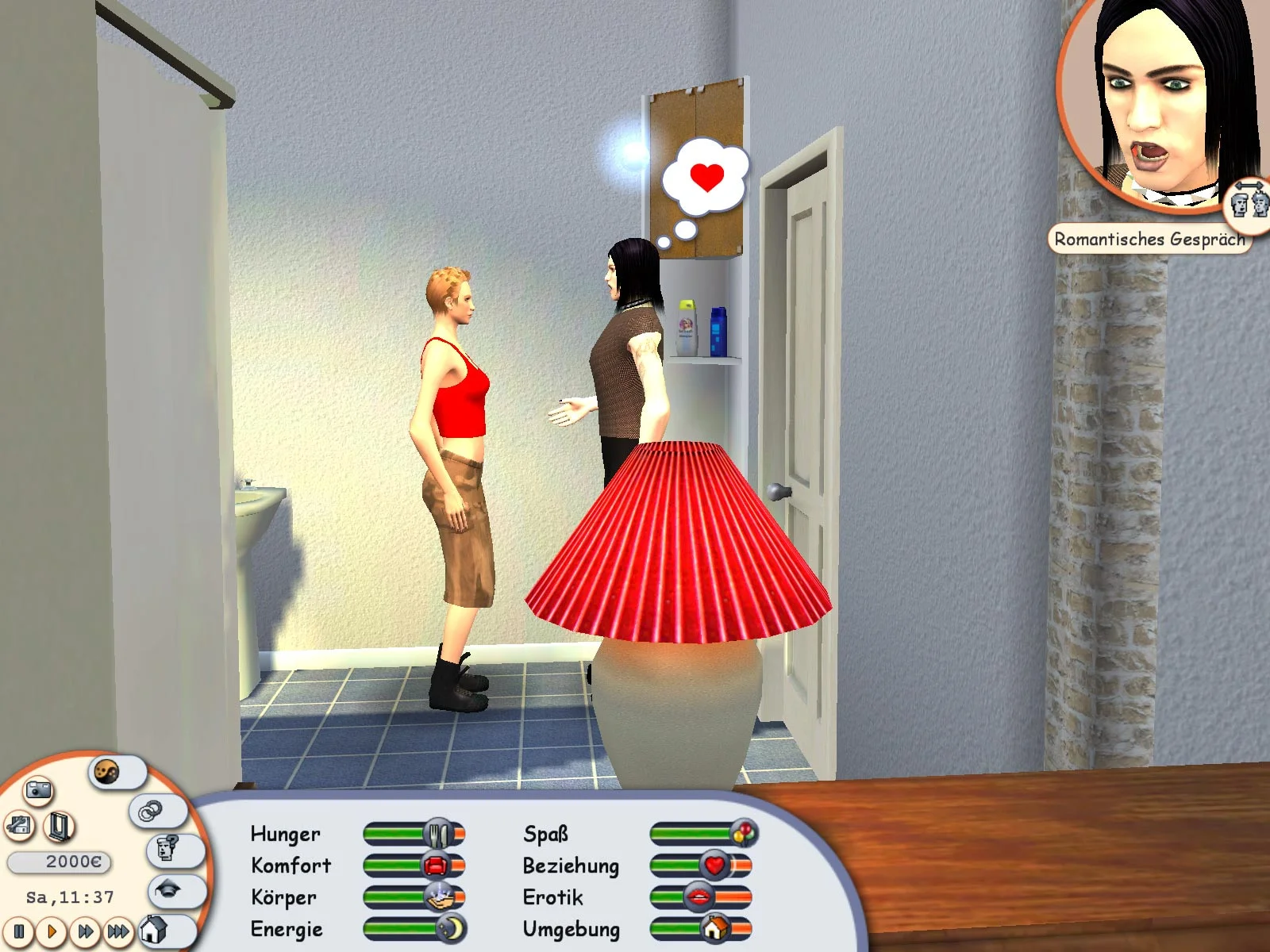This screenshot has width=1270, height=952.
Task: Enter build mode via the door icon
Action: 57,825
